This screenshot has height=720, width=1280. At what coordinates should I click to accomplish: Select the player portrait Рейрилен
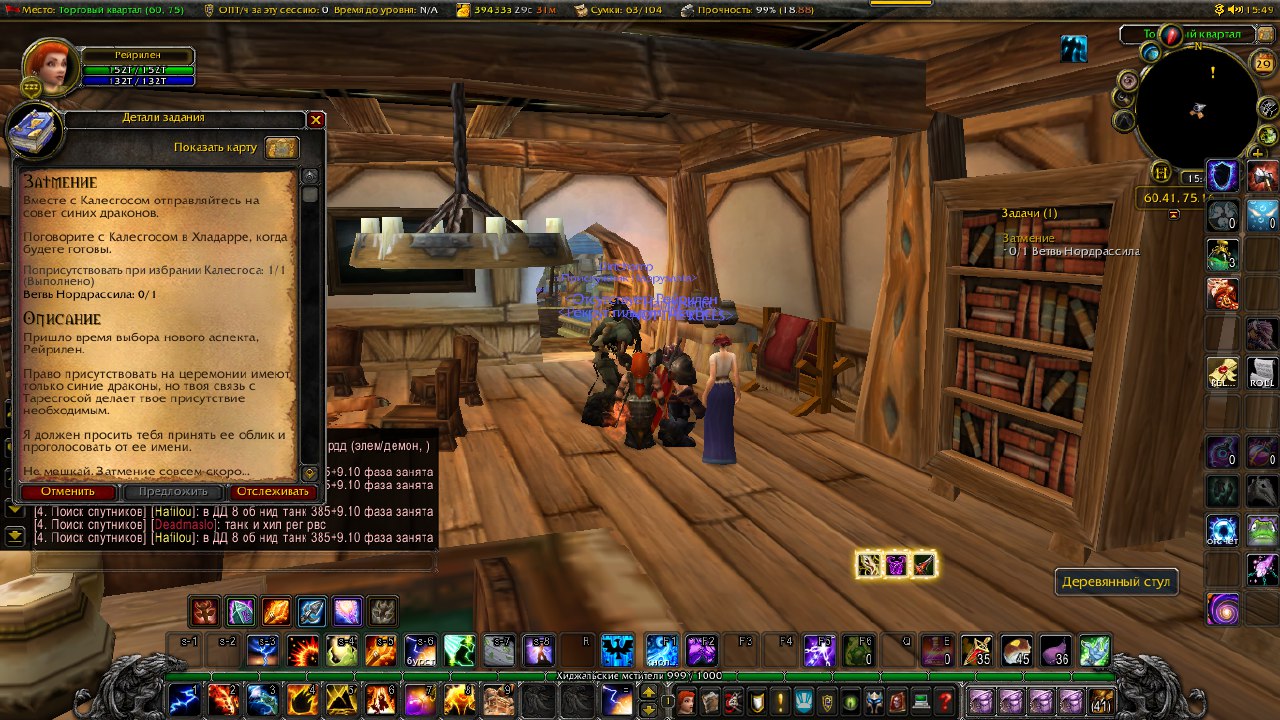tap(45, 64)
